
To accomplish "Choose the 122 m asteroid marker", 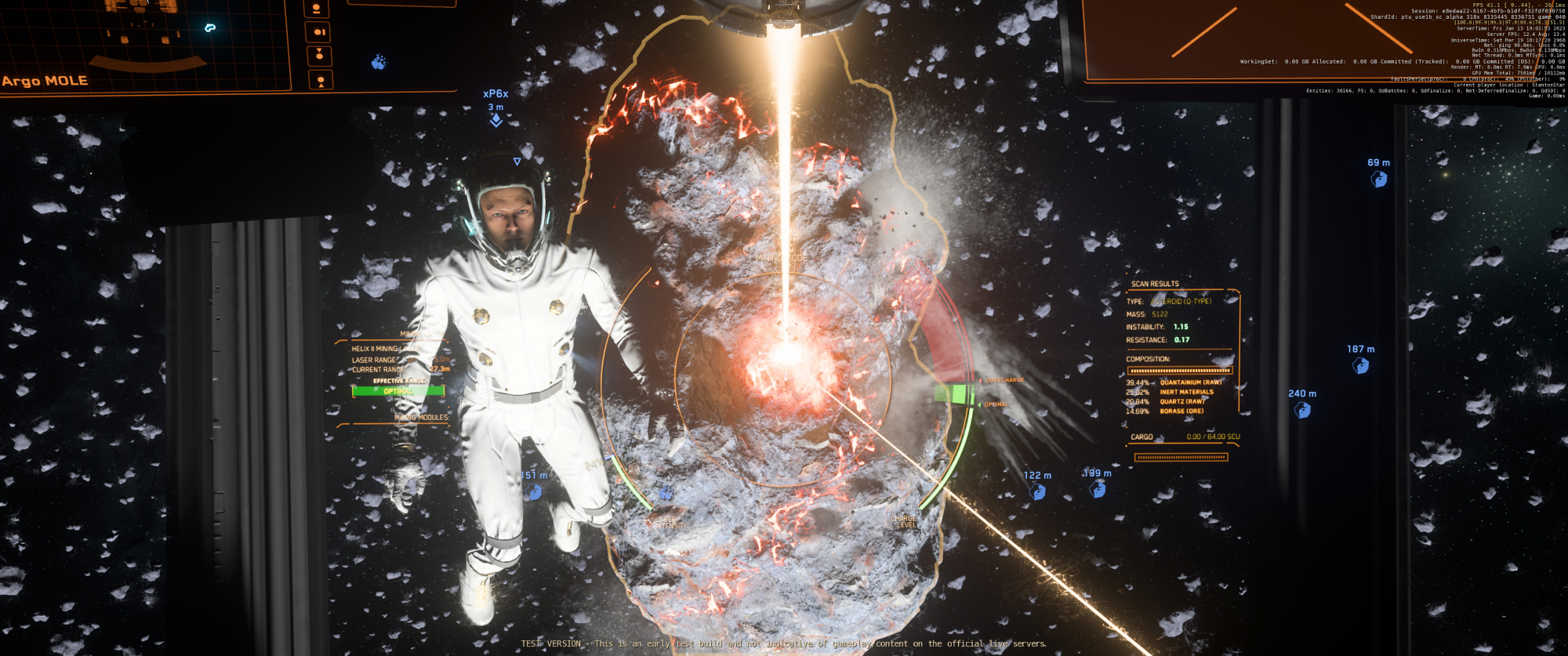I will (x=1037, y=492).
